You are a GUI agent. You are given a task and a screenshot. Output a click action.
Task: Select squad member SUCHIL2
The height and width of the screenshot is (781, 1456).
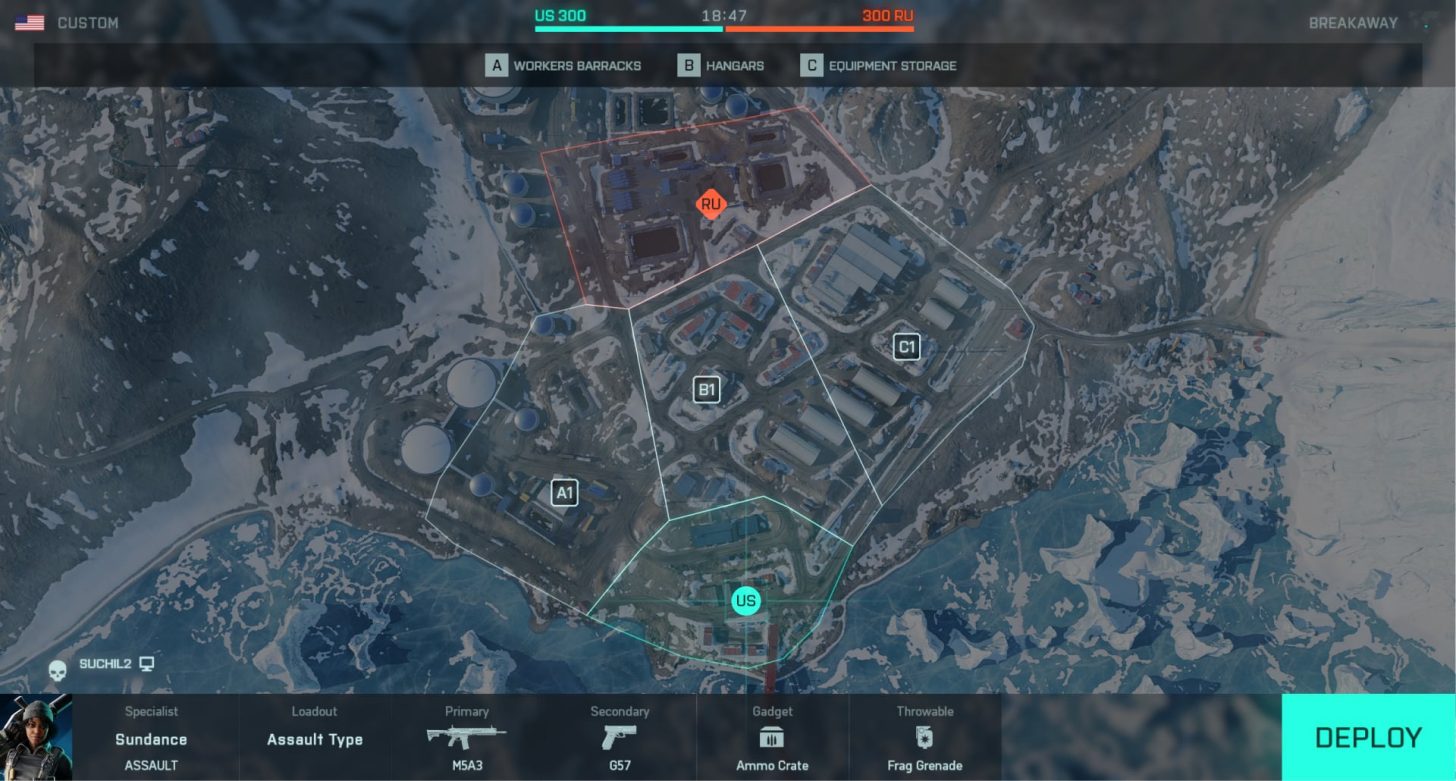[105, 664]
